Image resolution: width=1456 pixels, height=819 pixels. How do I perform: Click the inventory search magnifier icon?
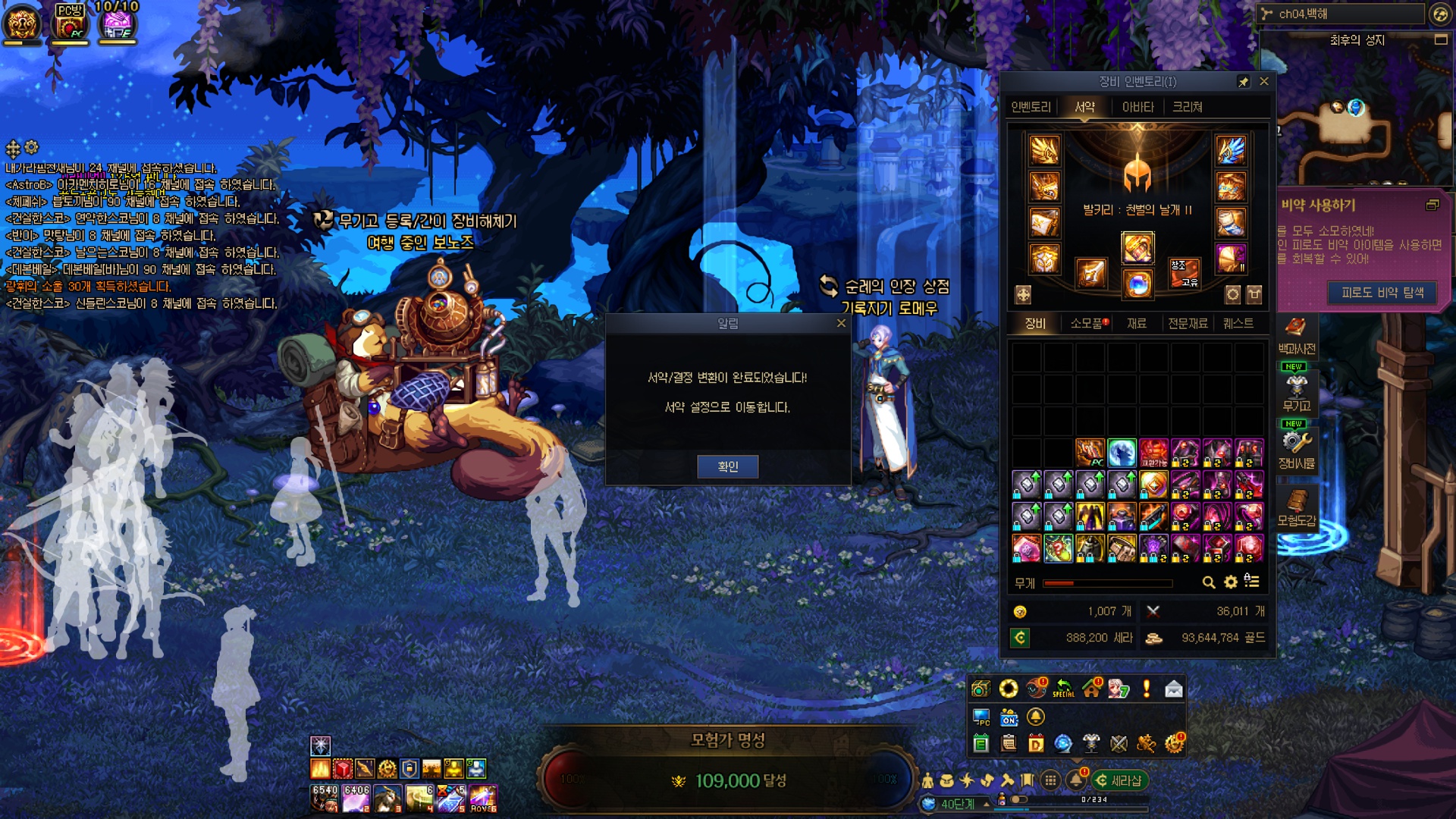pos(1209,582)
